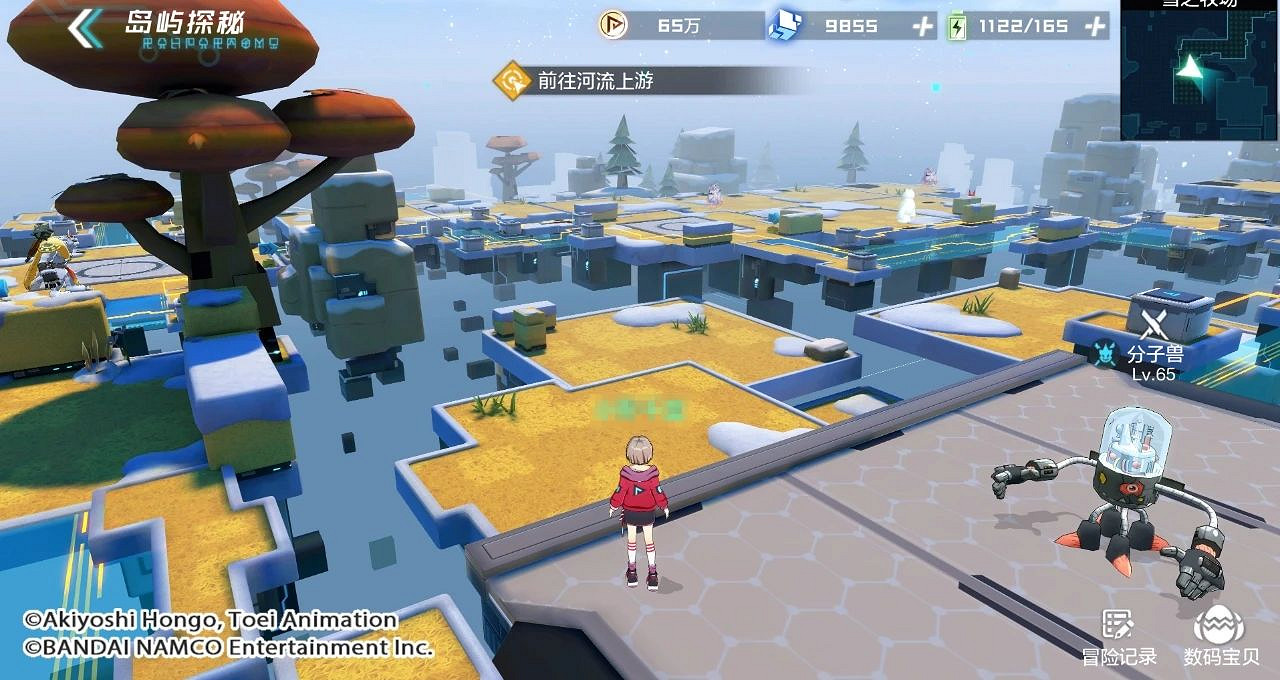Image resolution: width=1280 pixels, height=680 pixels.
Task: Go back using the arrow beside 岛屿探秘
Action: [x=85, y=27]
